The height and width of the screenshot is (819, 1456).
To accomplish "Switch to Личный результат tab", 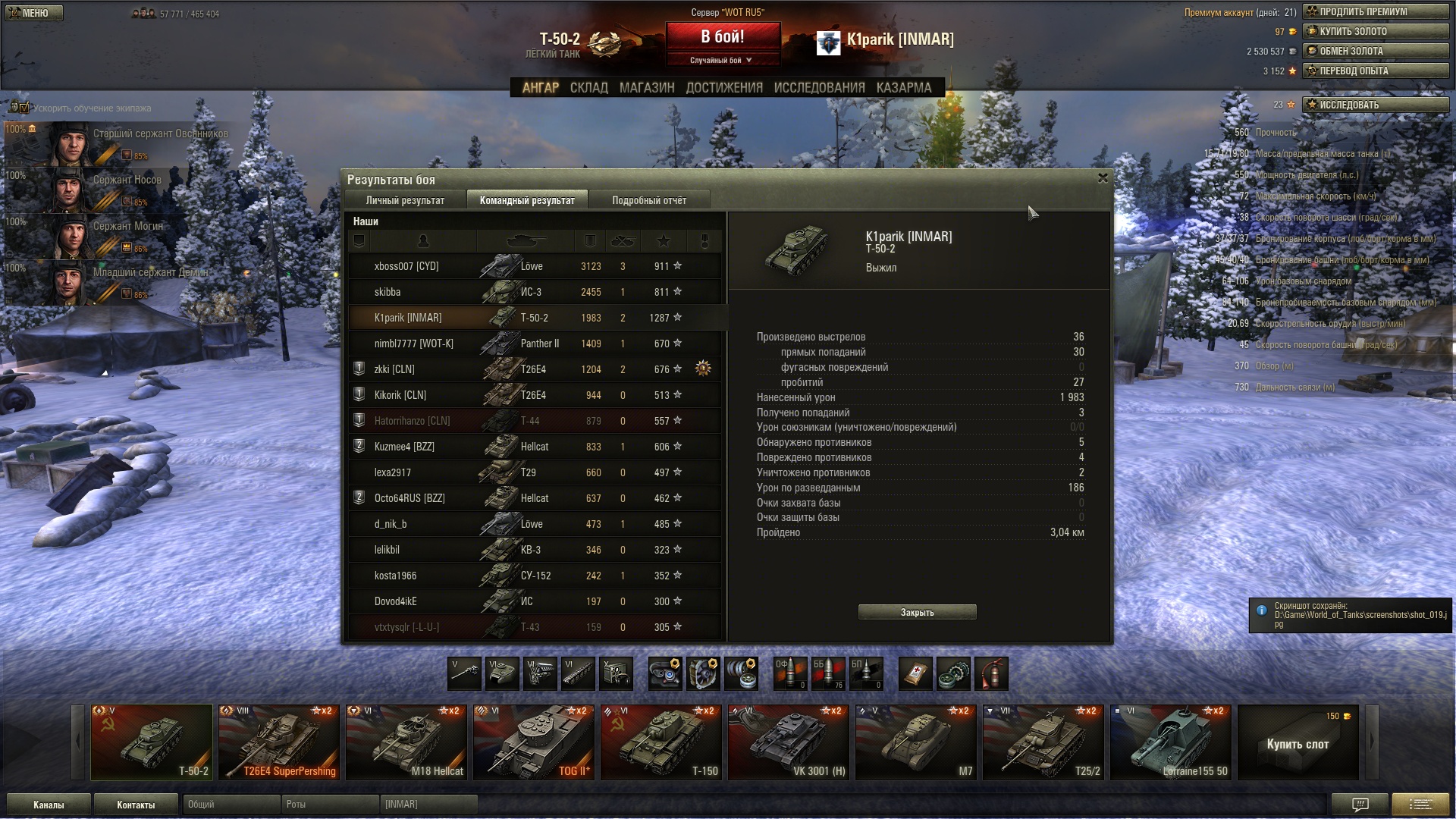I will point(405,200).
